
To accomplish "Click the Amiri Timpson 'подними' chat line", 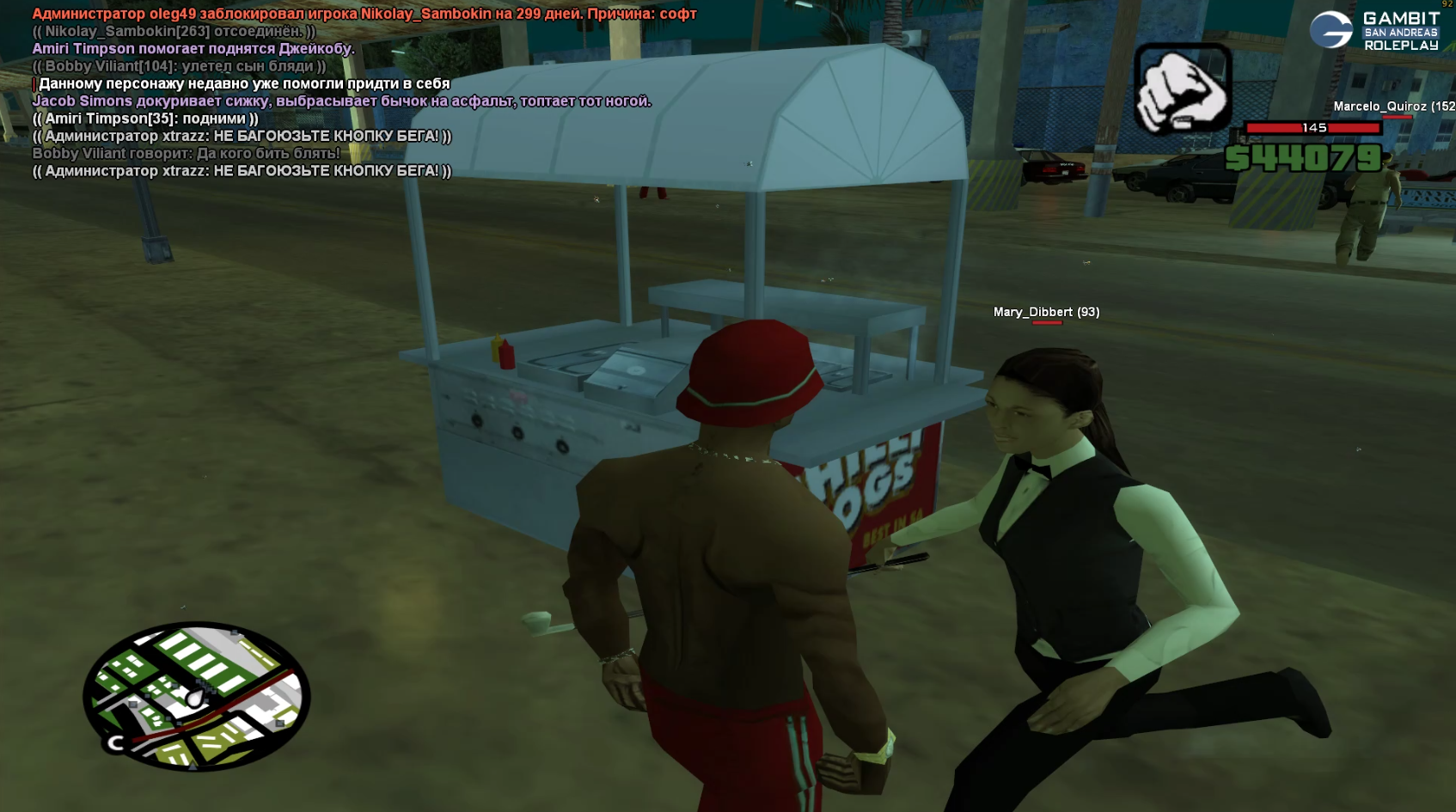I will tap(145, 119).
